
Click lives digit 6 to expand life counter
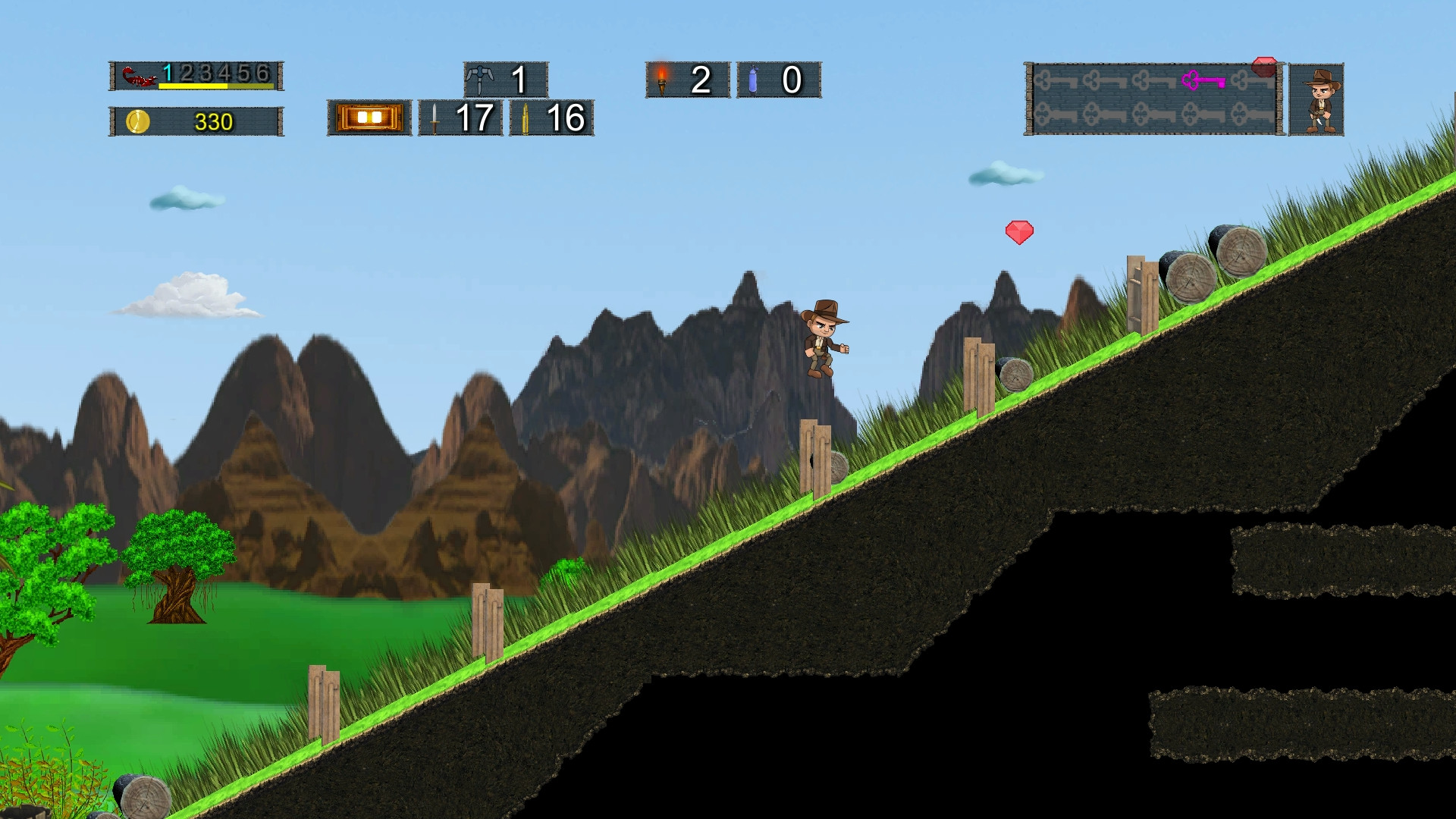[x=262, y=74]
